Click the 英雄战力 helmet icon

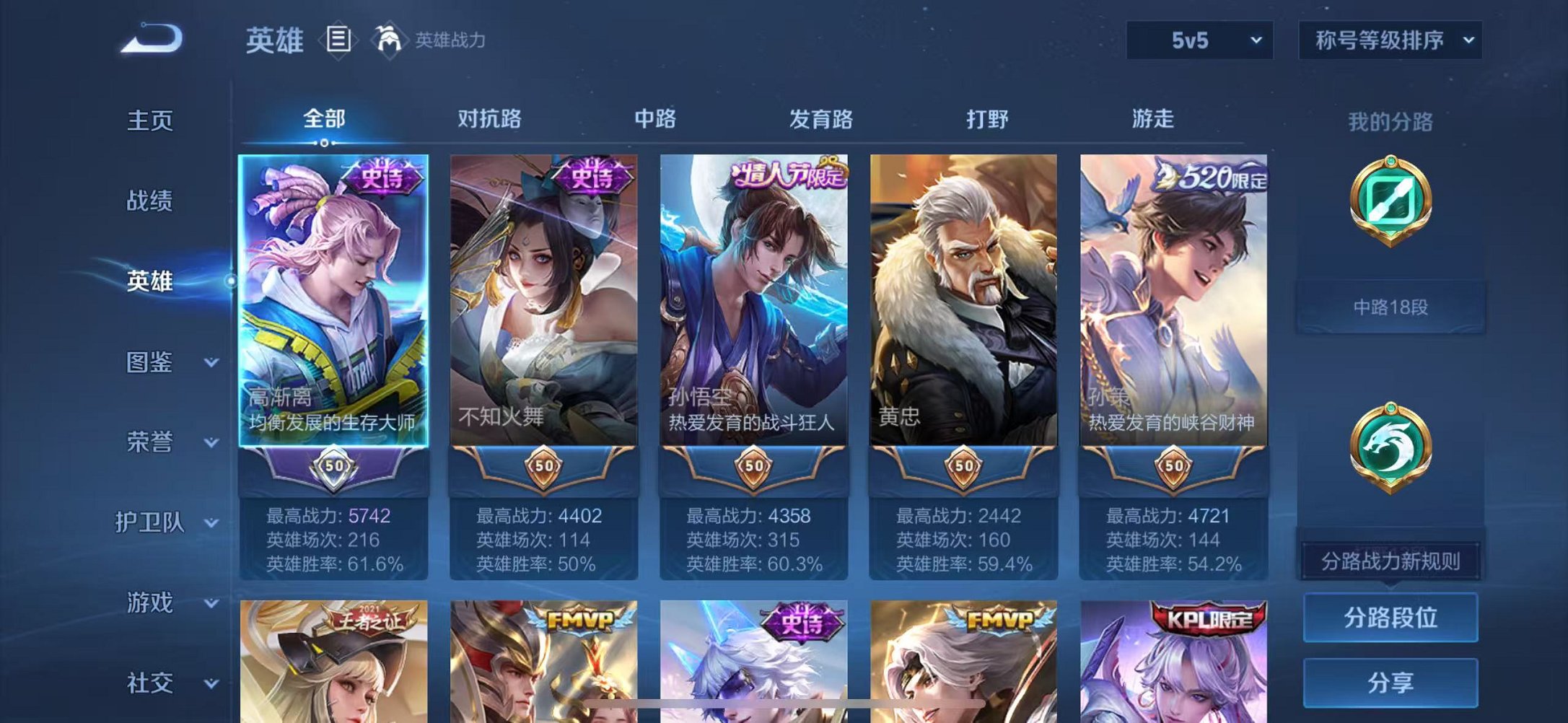pyautogui.click(x=387, y=39)
